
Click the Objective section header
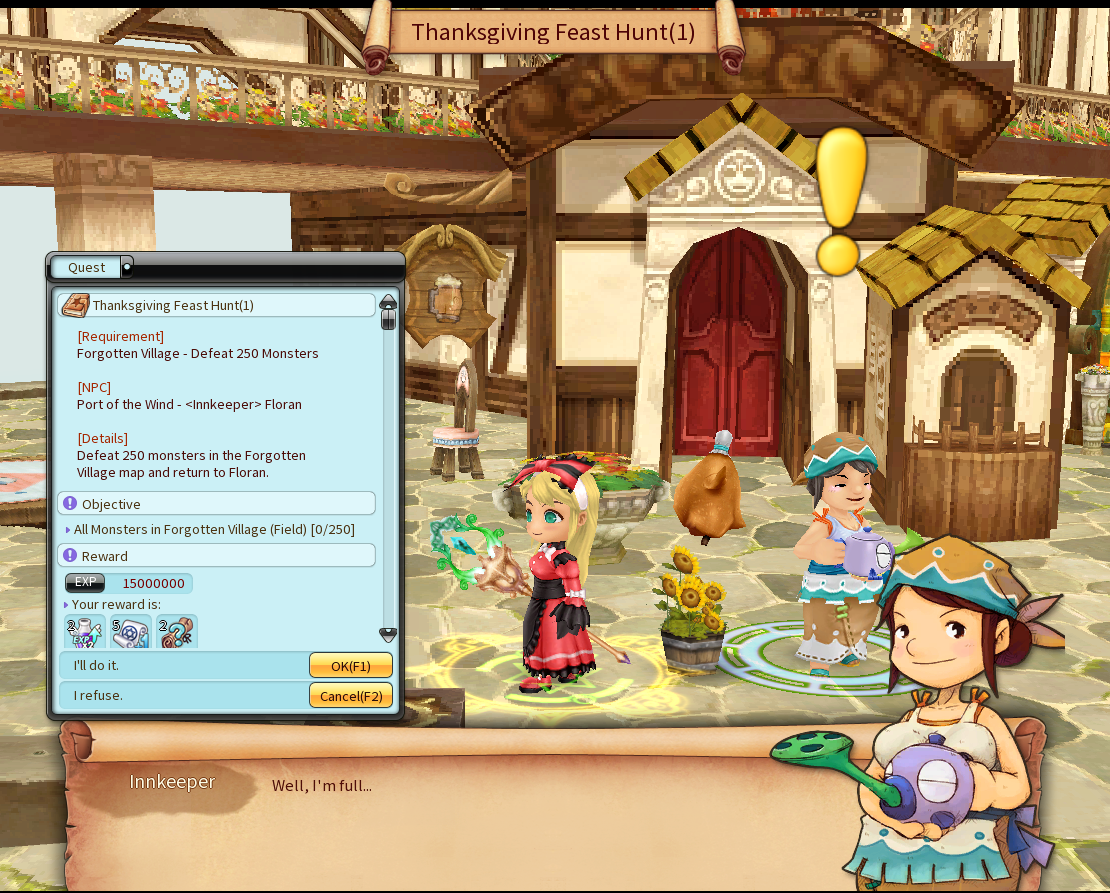(216, 504)
